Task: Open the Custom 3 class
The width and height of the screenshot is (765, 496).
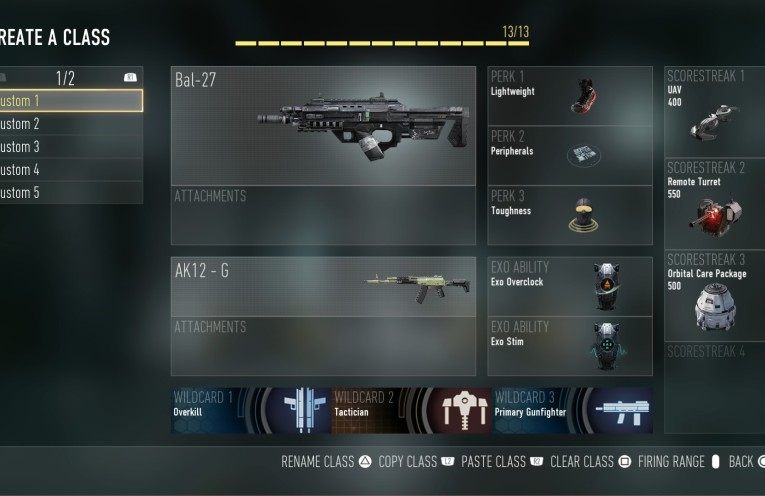Action: 70,147
